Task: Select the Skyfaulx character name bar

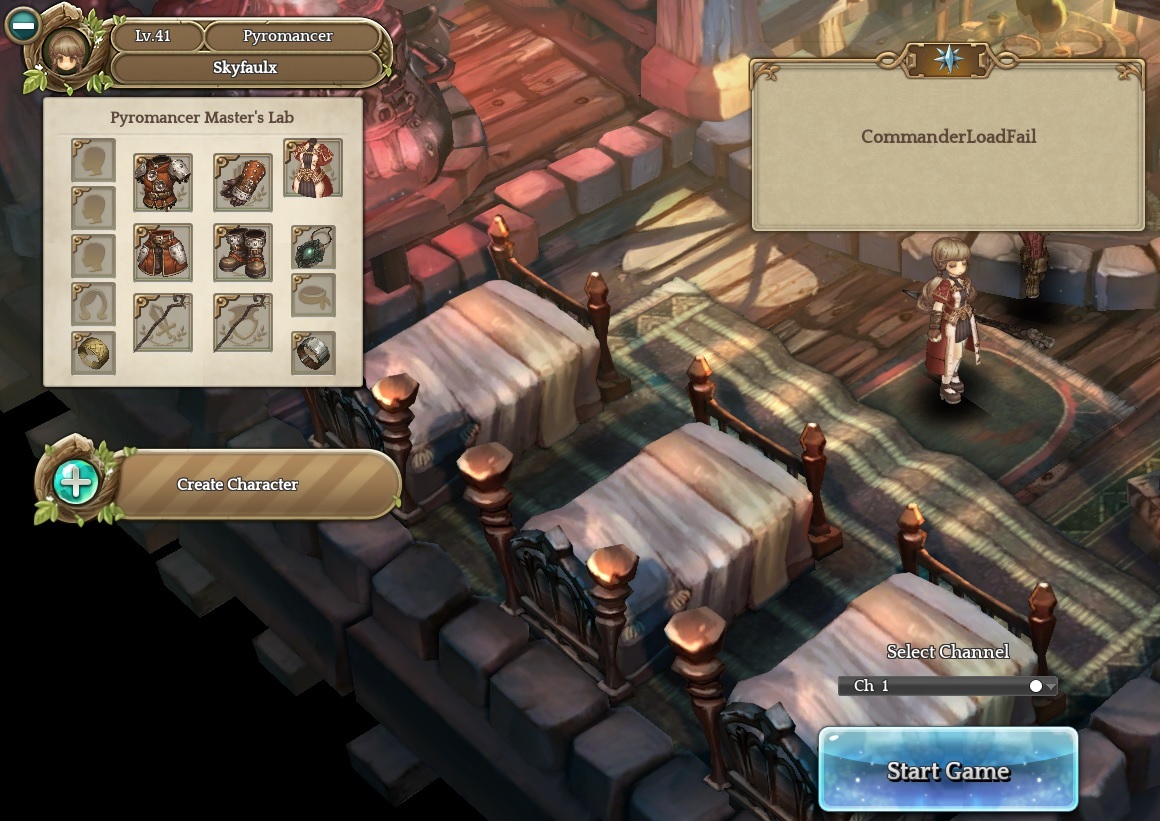Action: (245, 68)
